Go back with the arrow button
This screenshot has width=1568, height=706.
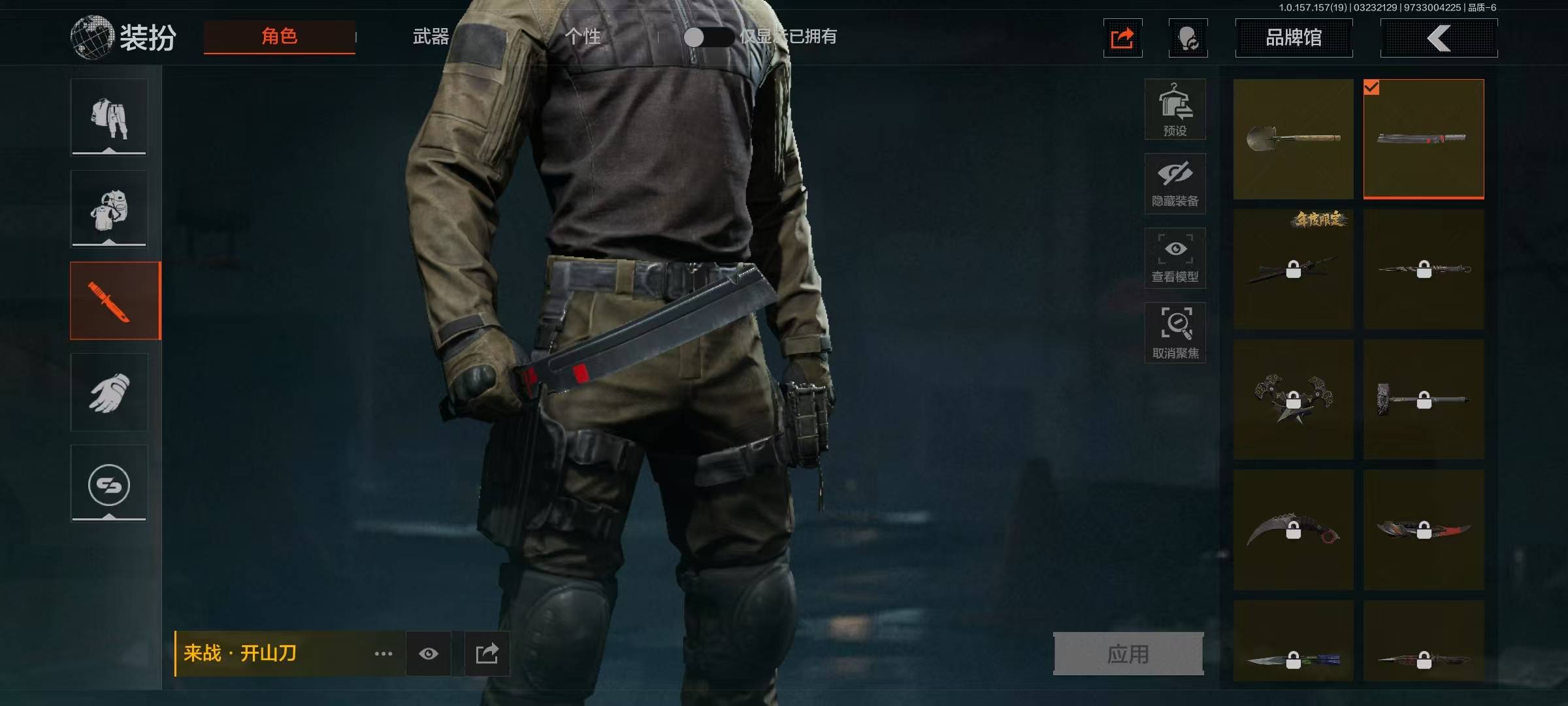click(x=1439, y=38)
